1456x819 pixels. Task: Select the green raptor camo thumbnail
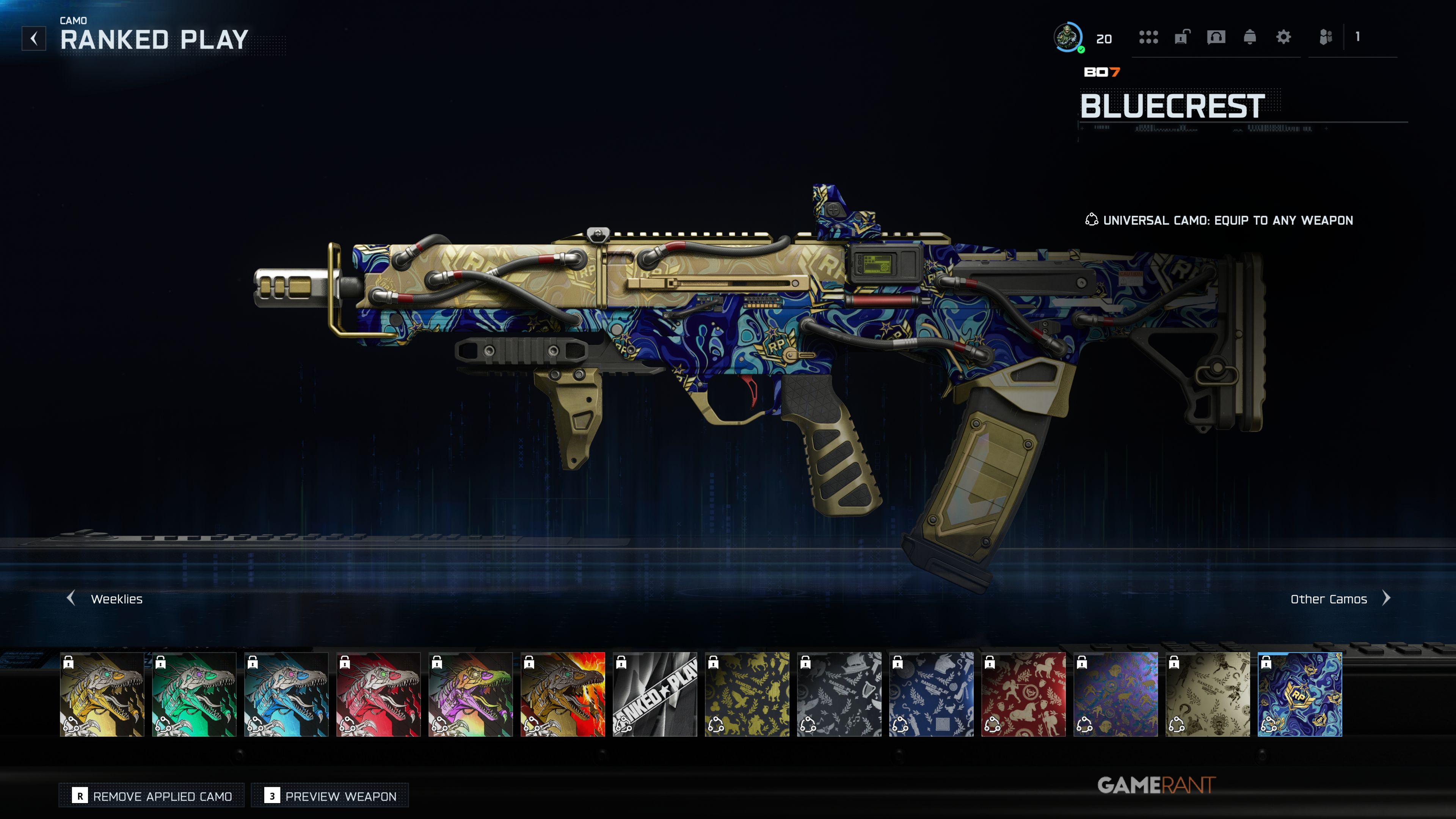[x=195, y=694]
